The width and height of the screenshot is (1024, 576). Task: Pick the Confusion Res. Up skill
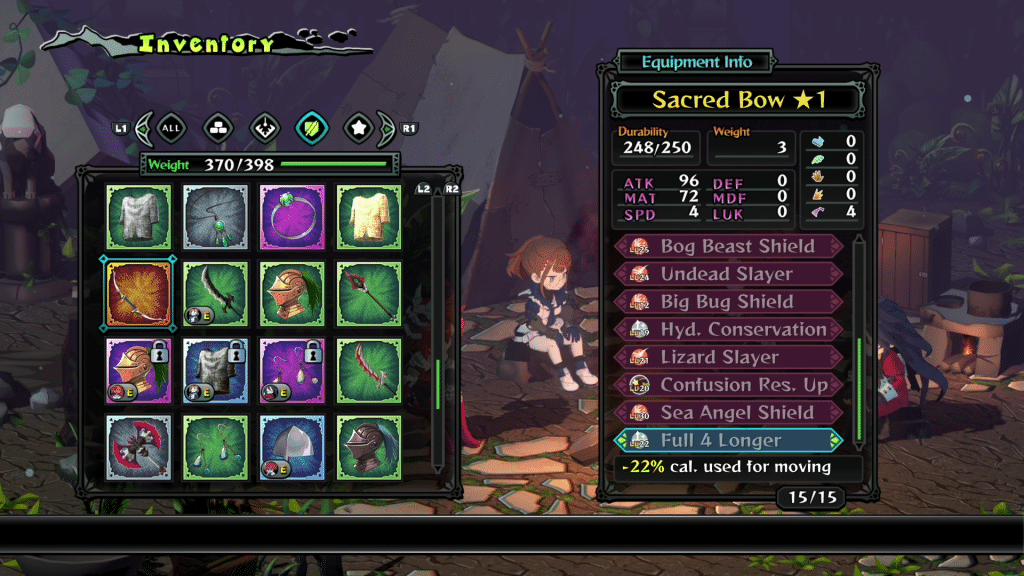pyautogui.click(x=730, y=385)
